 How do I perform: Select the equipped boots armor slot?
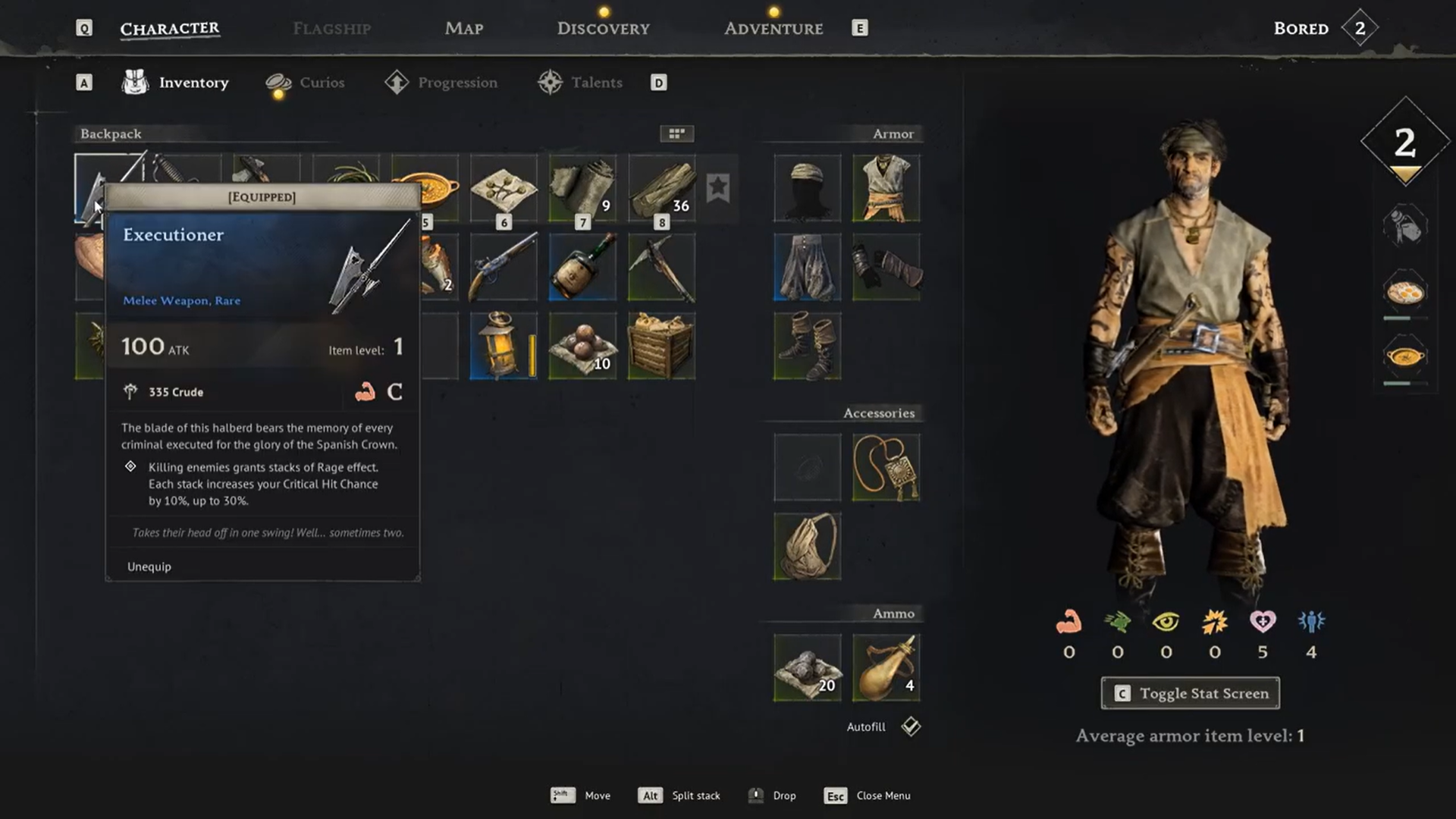(807, 346)
